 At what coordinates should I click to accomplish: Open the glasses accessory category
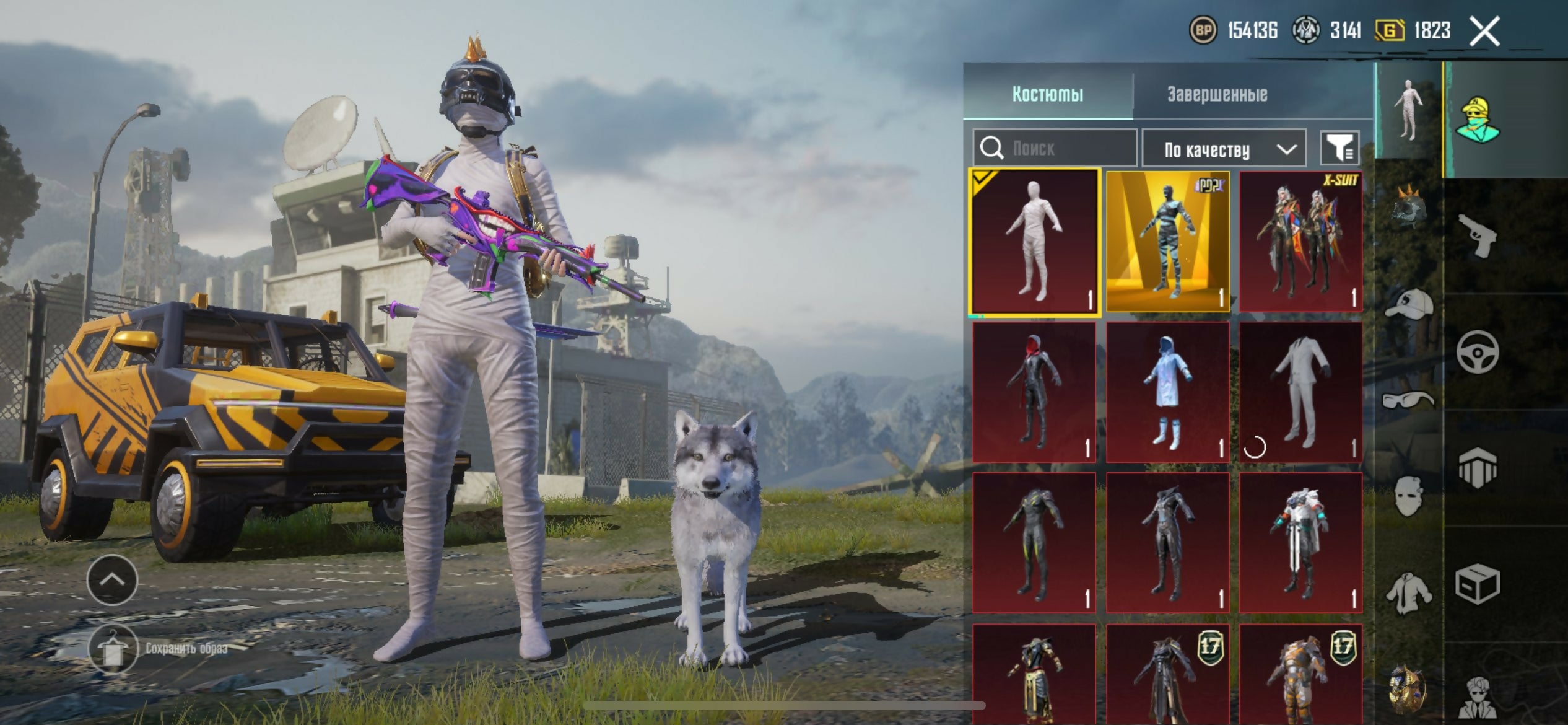click(1408, 400)
